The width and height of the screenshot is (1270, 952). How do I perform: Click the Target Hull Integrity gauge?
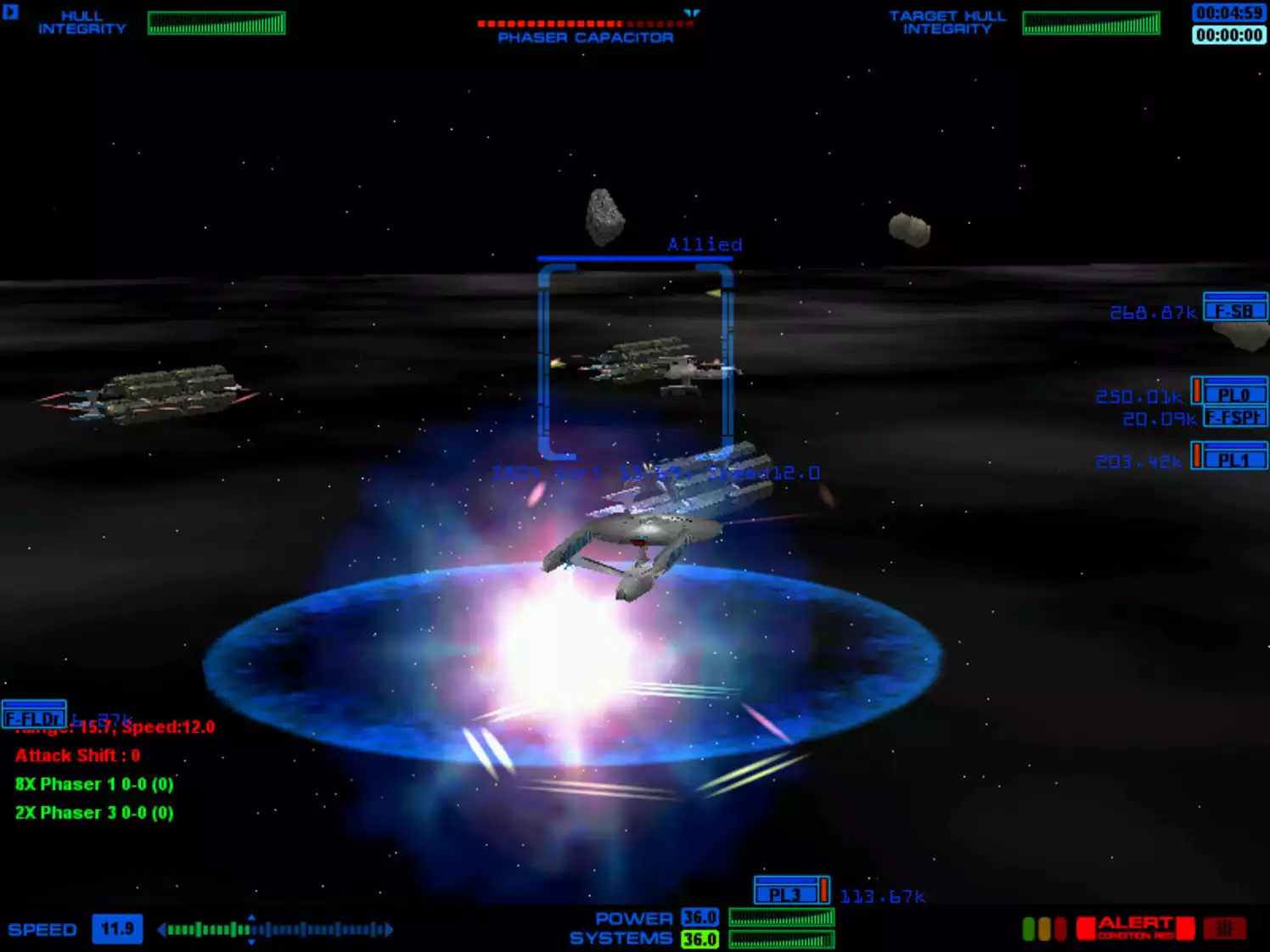click(x=1090, y=21)
